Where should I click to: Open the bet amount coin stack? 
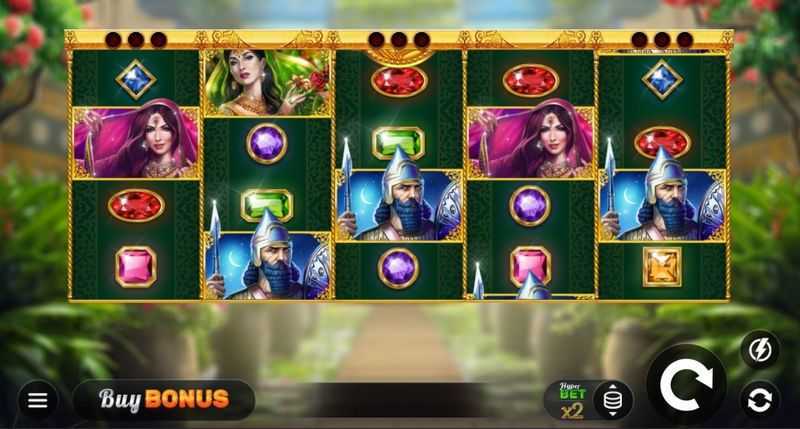click(613, 401)
